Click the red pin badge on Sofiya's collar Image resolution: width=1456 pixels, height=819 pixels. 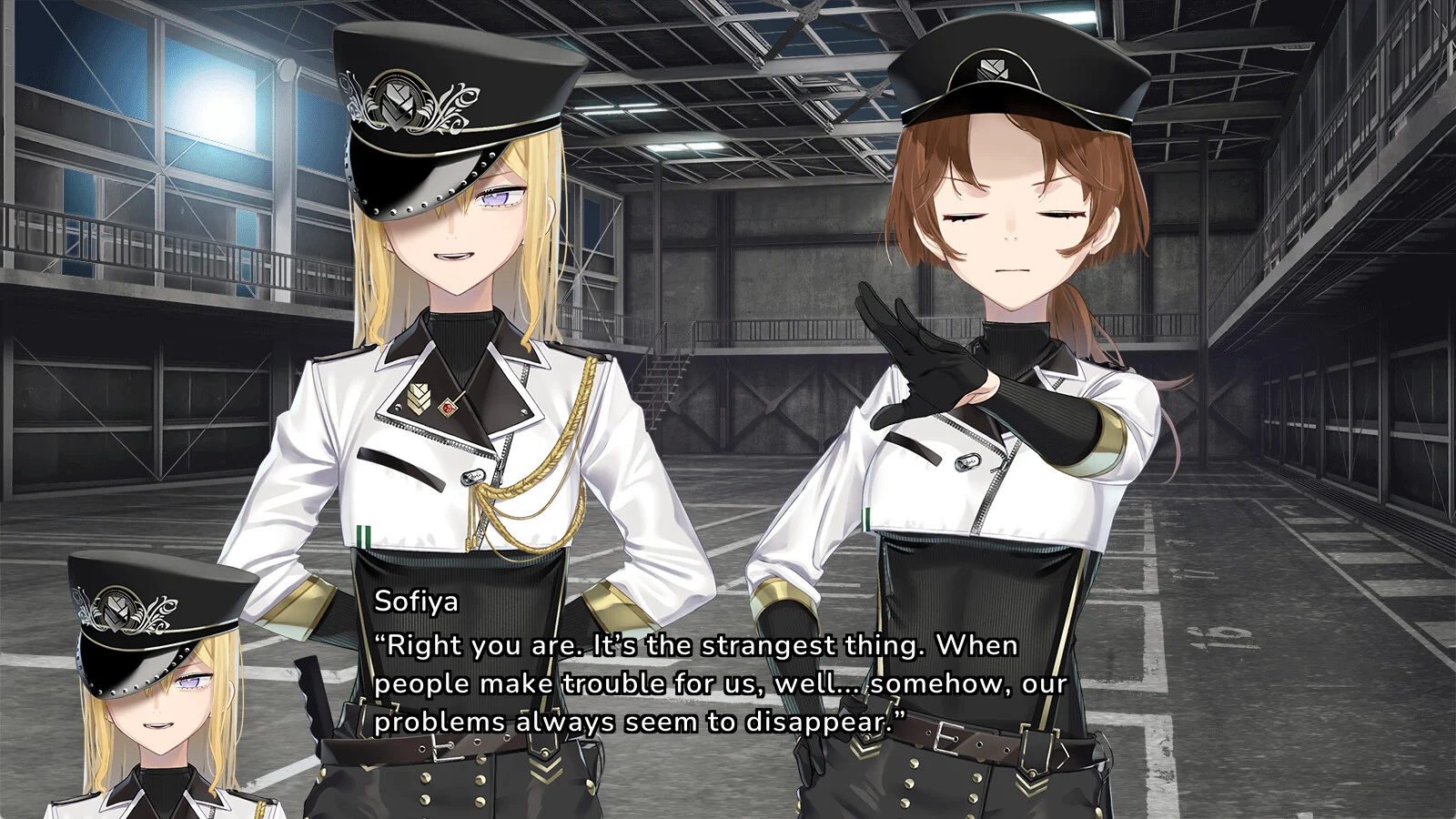click(x=448, y=407)
